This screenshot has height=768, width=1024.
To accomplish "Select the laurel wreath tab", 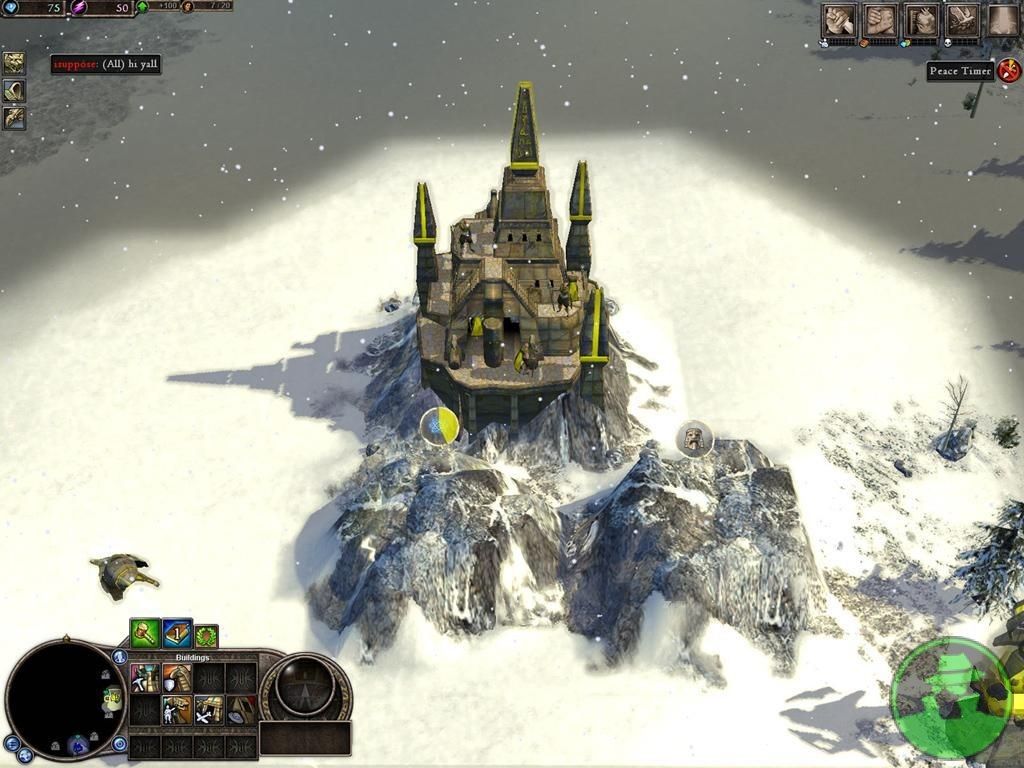I will (206, 635).
